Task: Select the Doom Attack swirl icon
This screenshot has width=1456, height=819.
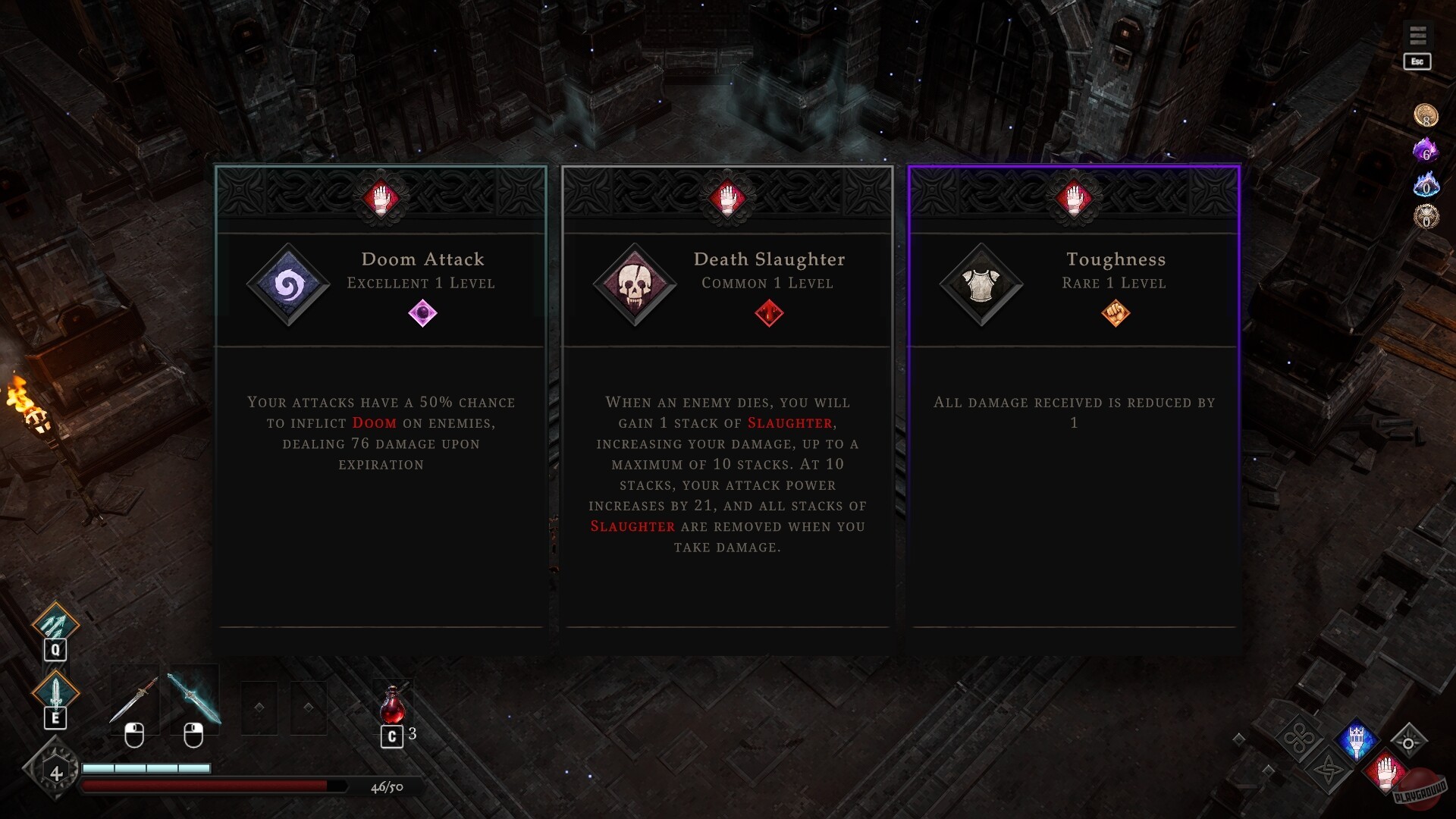Action: point(288,287)
